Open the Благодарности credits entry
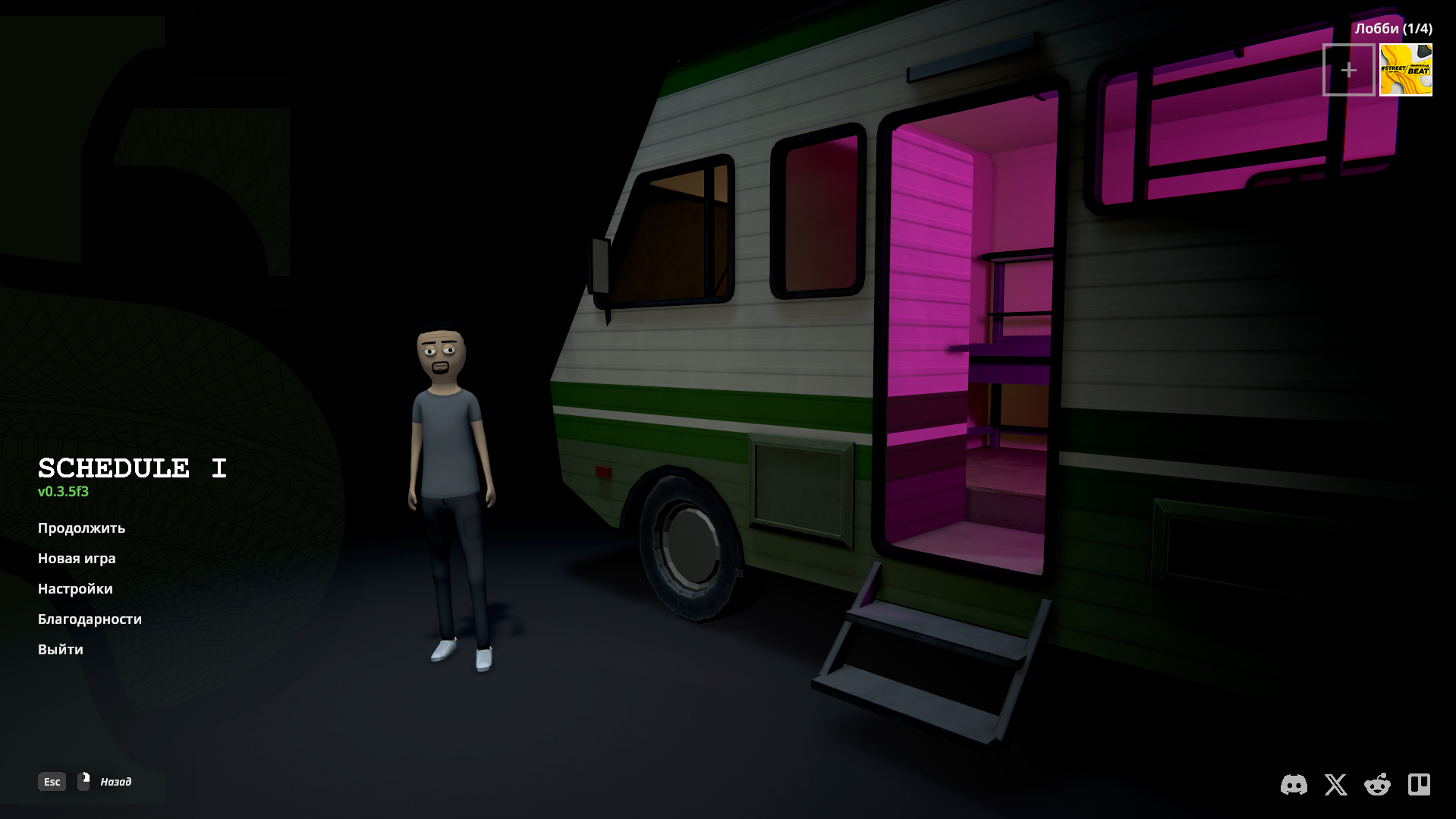Image resolution: width=1456 pixels, height=819 pixels. coord(90,619)
